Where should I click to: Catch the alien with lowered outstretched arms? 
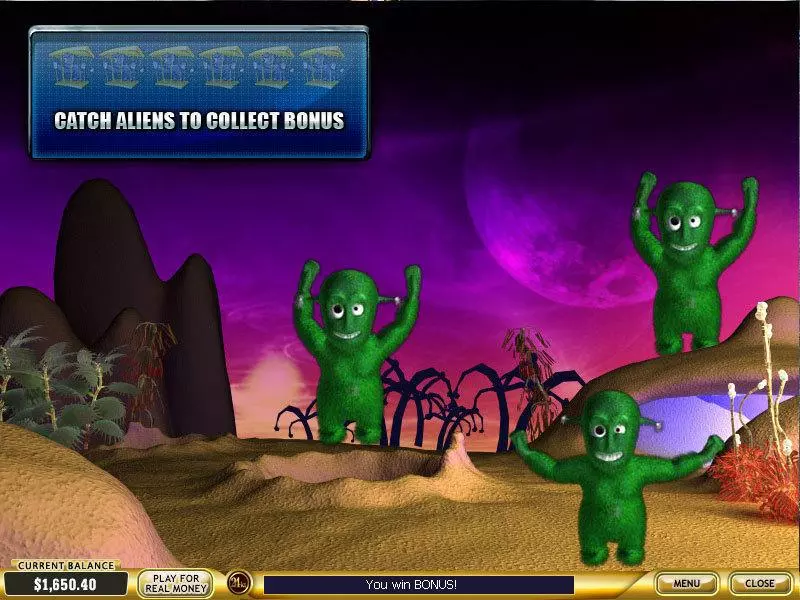611,475
